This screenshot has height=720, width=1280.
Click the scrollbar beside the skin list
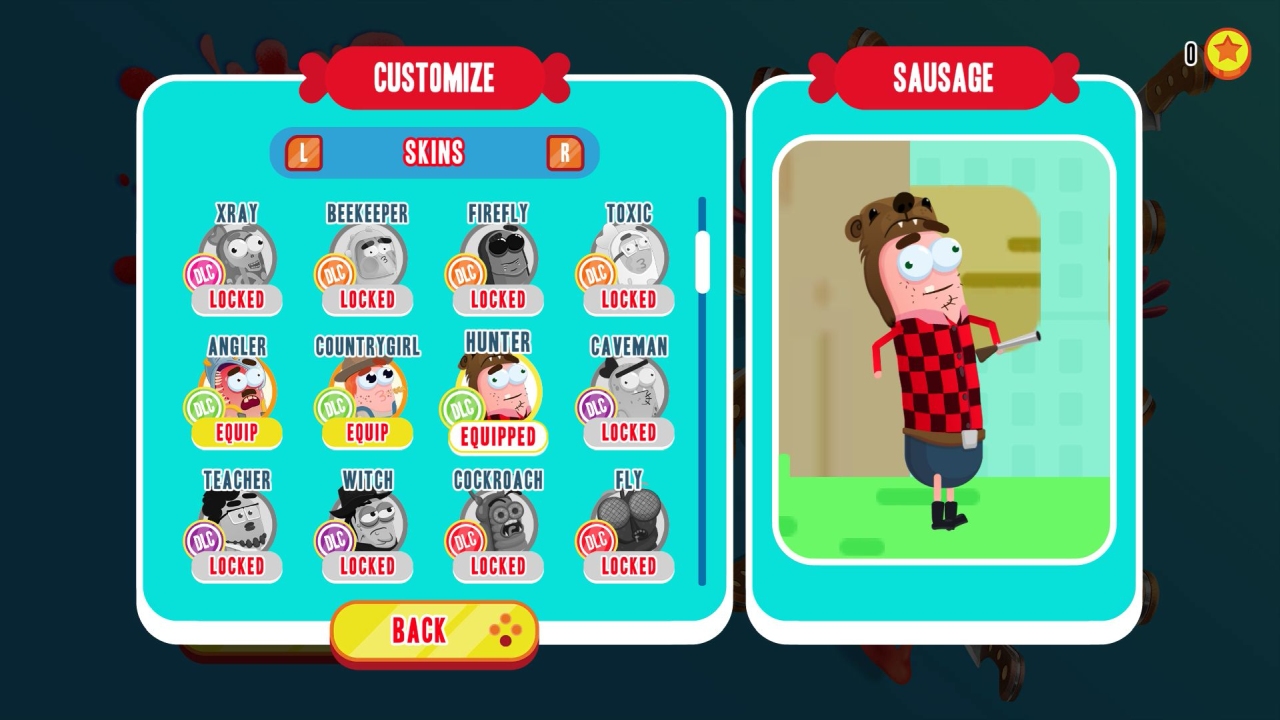(702, 260)
